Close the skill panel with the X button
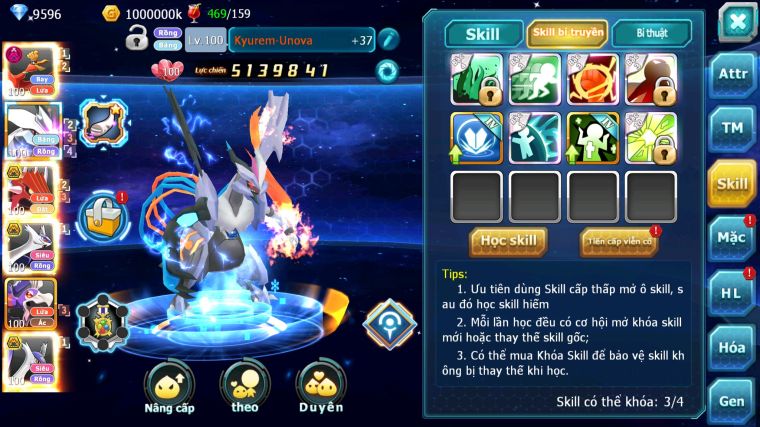This screenshot has height=427, width=760. (736, 21)
